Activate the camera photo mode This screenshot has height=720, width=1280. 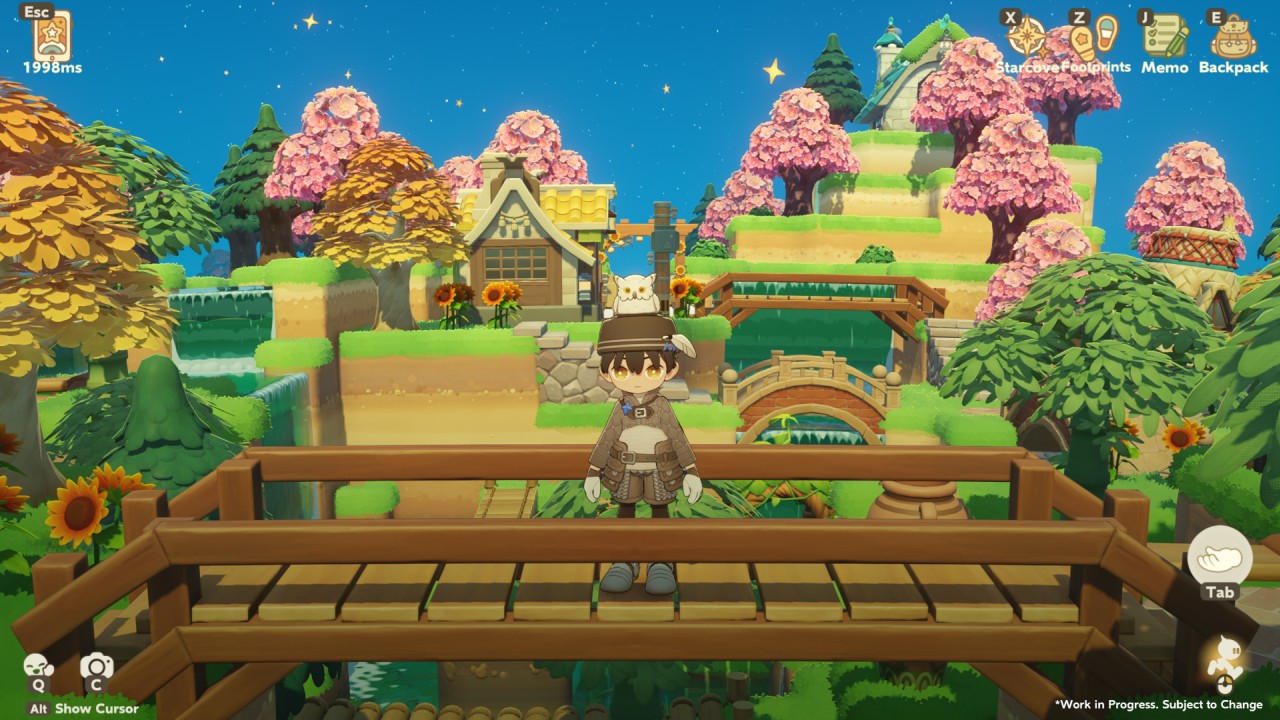click(96, 666)
